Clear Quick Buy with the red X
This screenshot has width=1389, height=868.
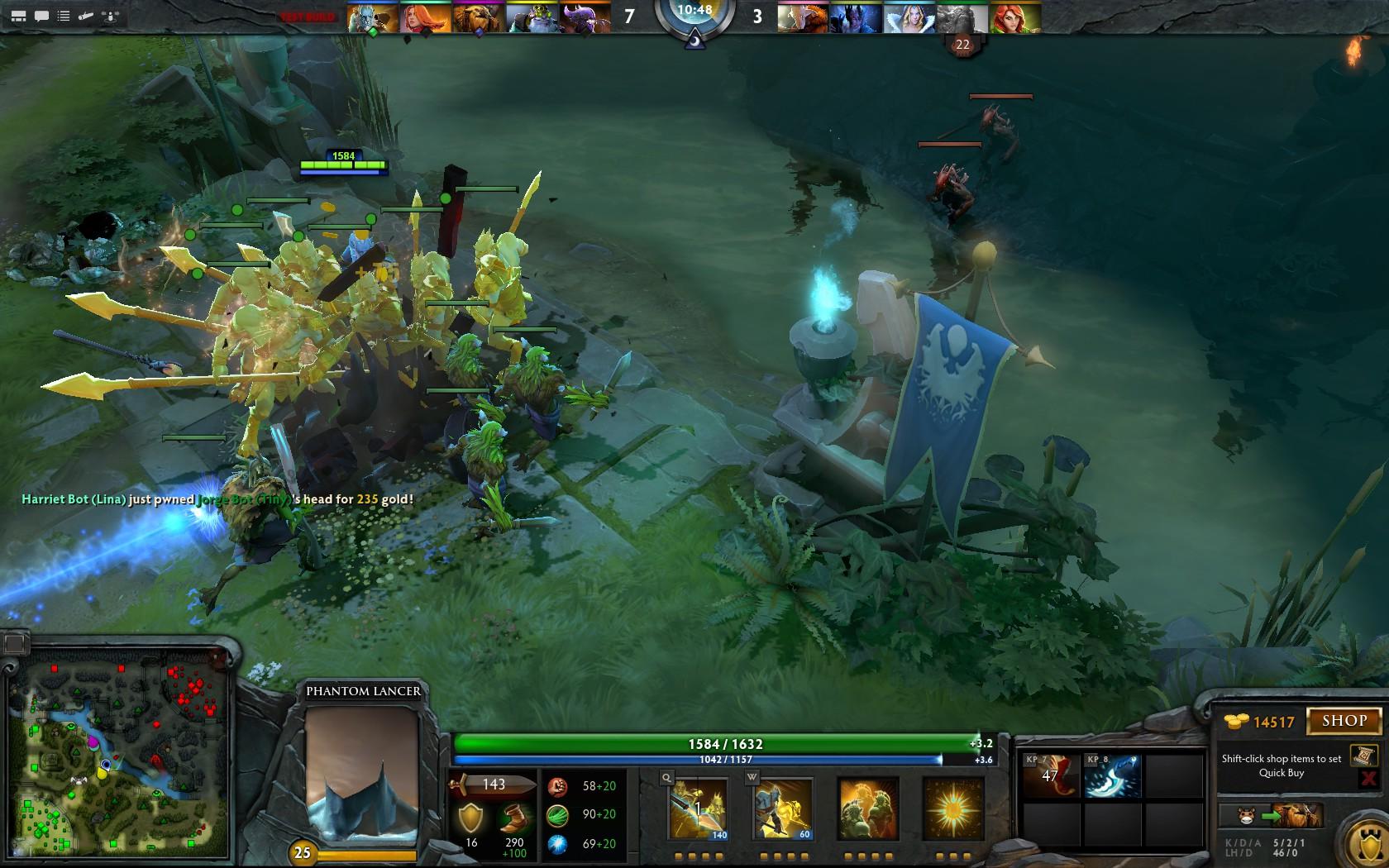[x=1368, y=778]
